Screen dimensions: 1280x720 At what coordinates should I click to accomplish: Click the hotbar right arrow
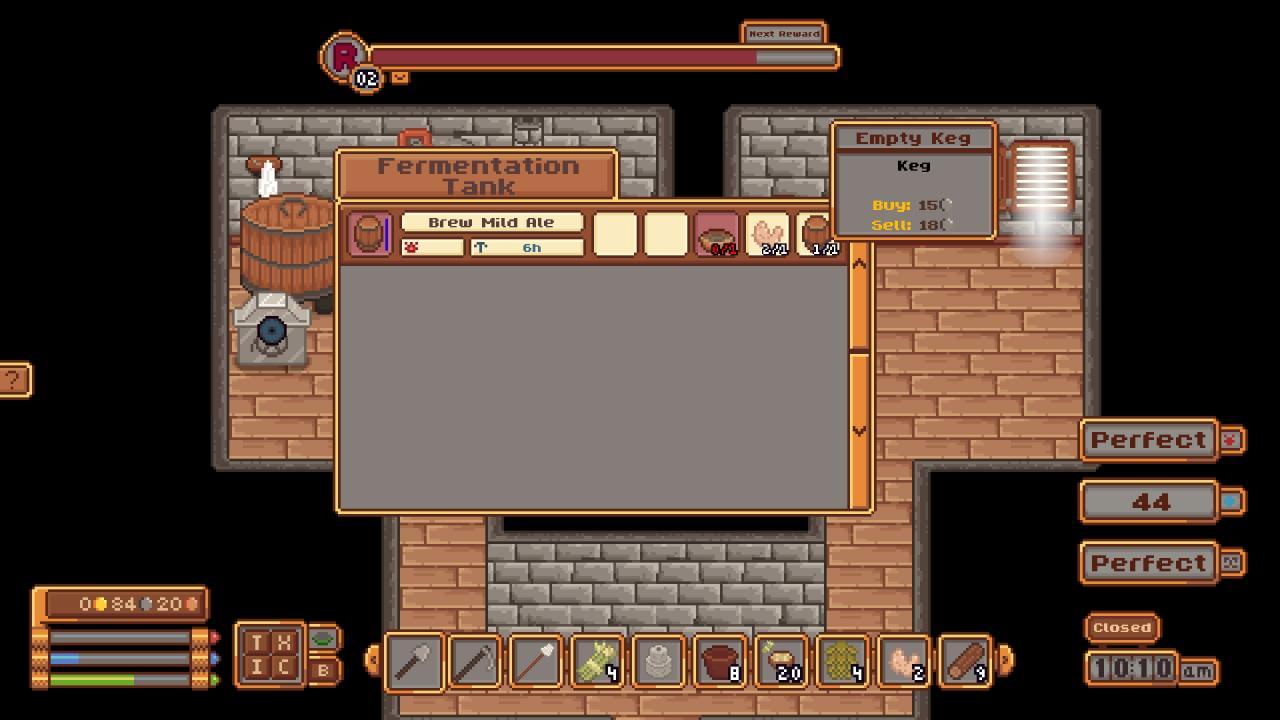click(1005, 659)
